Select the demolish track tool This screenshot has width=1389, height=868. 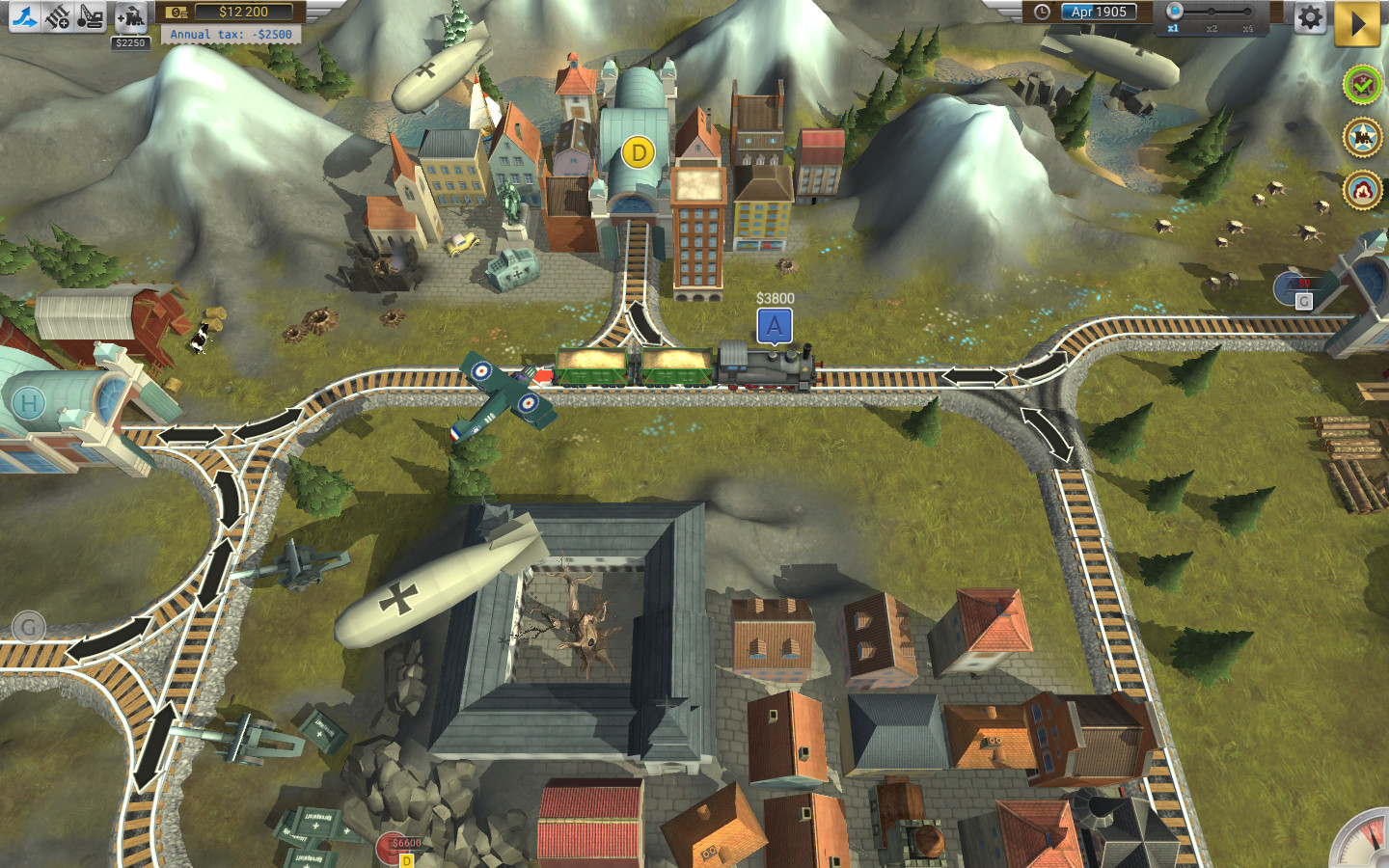91,16
